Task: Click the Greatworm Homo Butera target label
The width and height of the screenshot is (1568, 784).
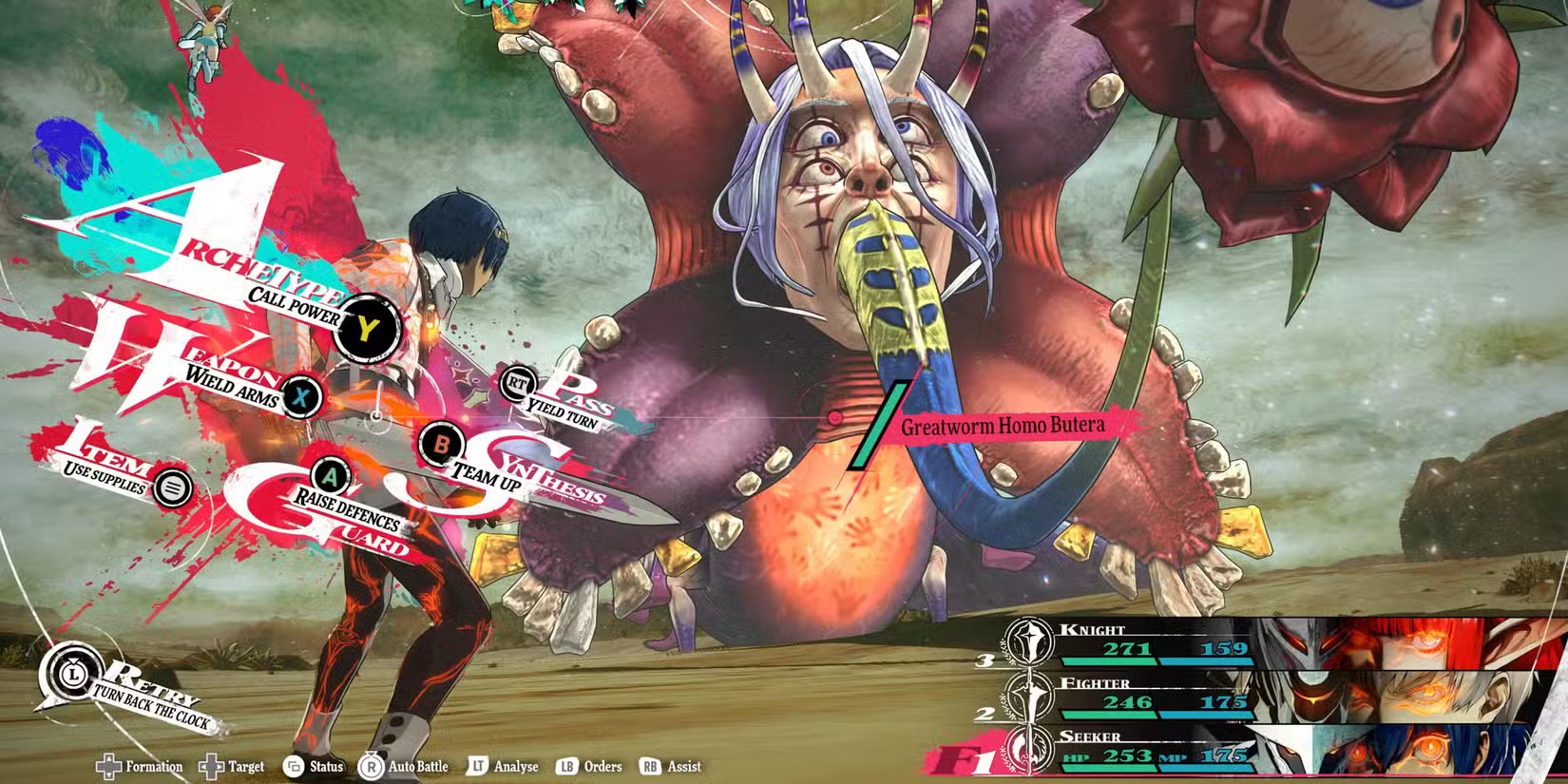Action: pyautogui.click(x=1003, y=426)
